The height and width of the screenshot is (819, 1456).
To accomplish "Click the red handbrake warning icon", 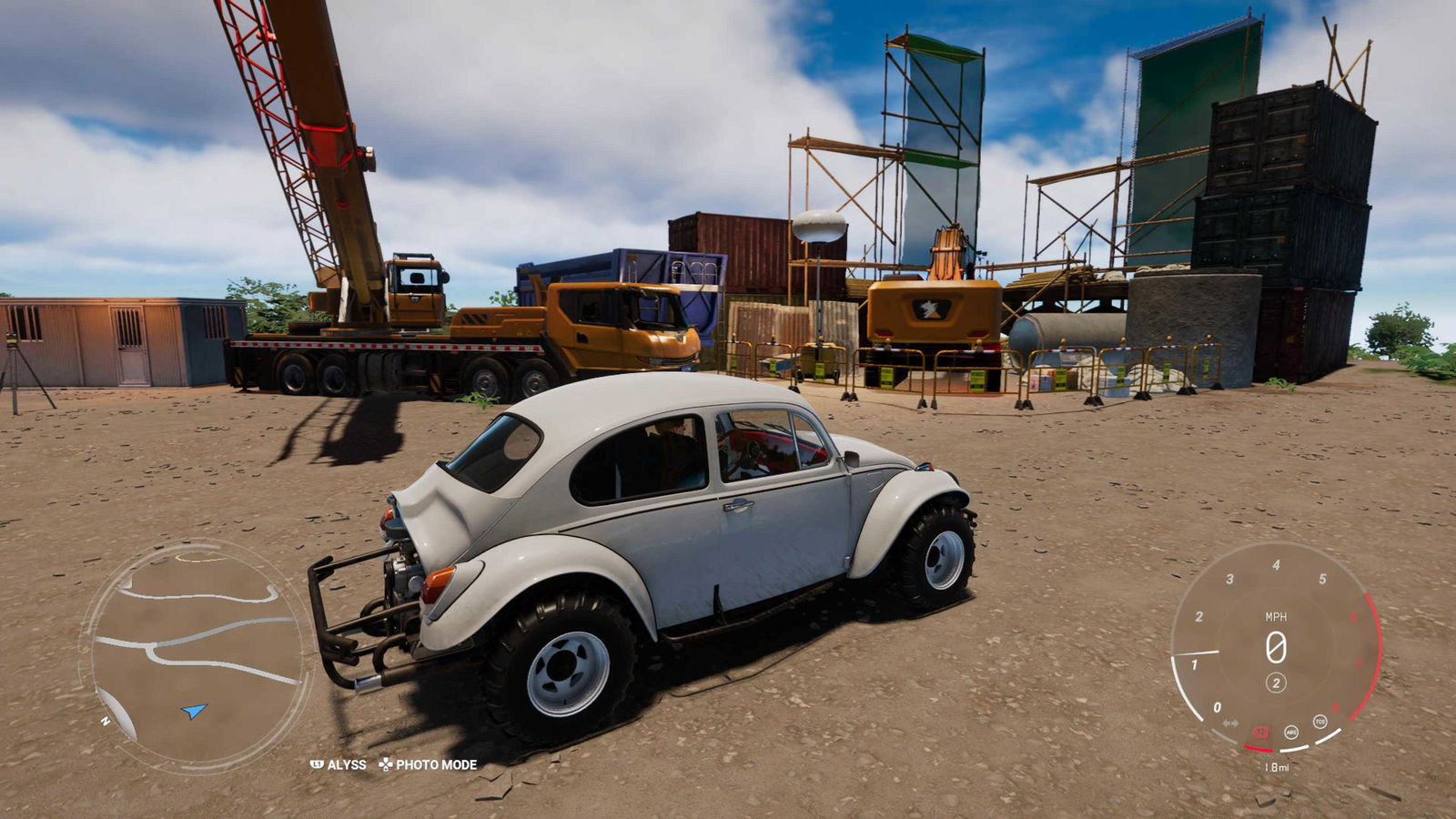I will [x=1261, y=732].
